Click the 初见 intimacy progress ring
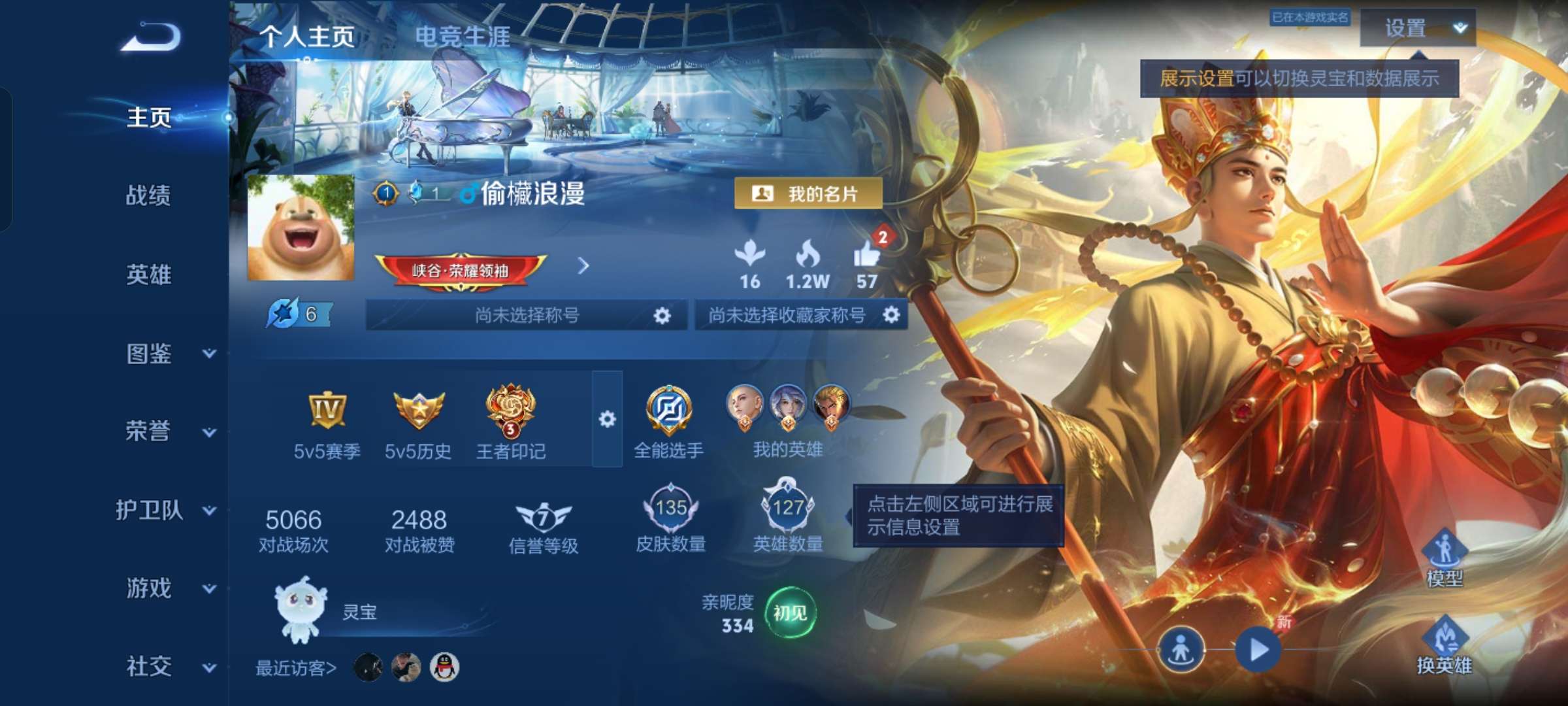 click(x=791, y=613)
